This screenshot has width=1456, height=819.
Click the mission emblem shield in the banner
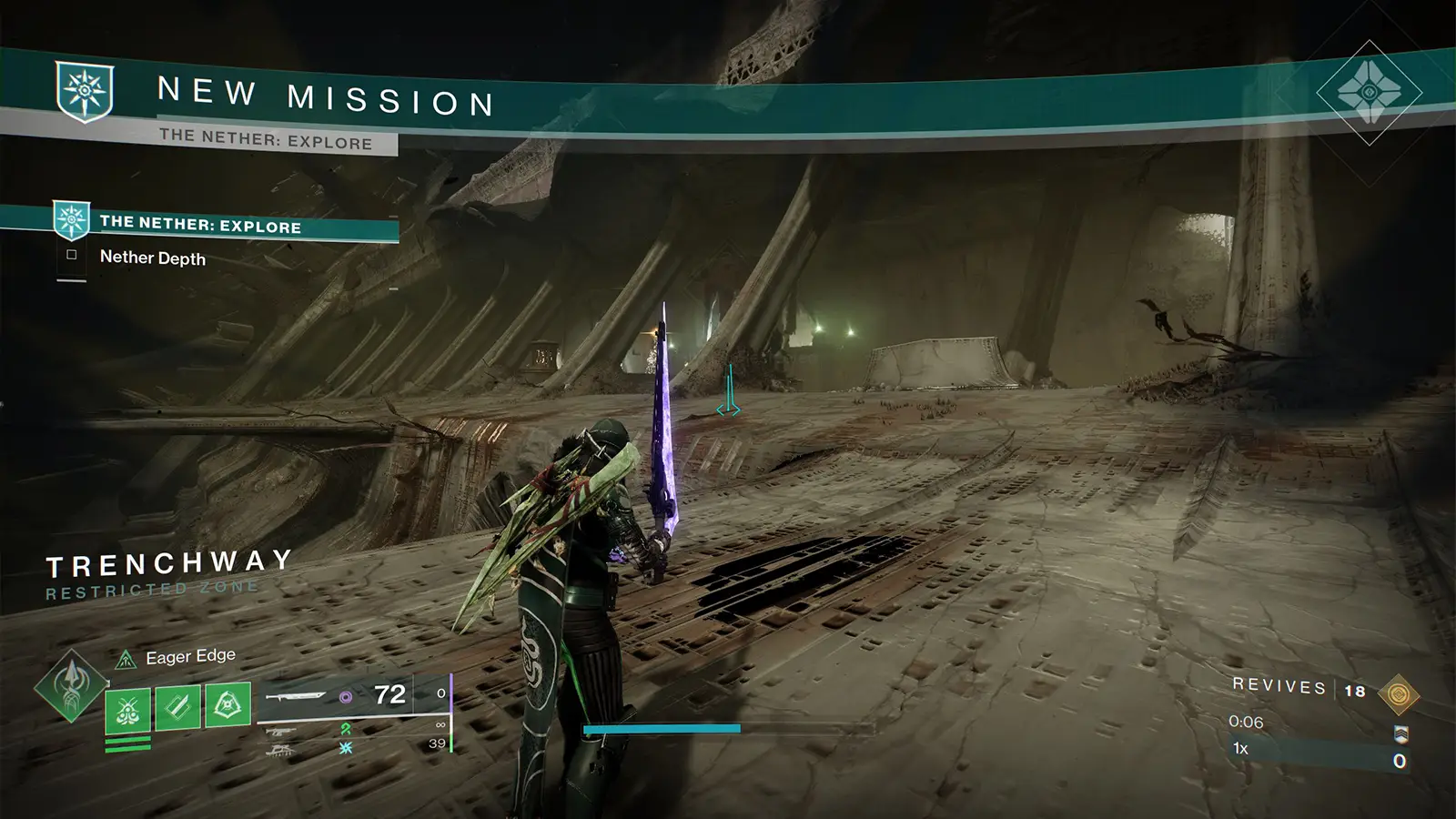click(86, 92)
